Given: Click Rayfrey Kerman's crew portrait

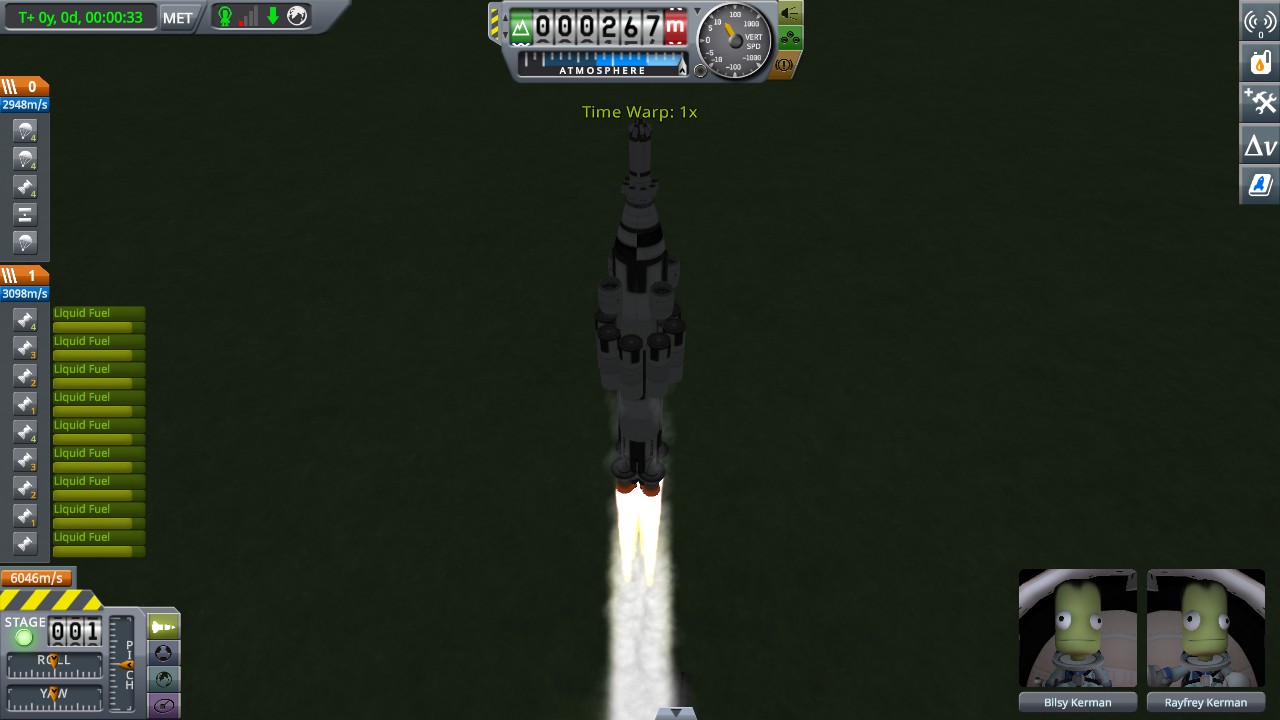Looking at the screenshot, I should pyautogui.click(x=1206, y=628).
